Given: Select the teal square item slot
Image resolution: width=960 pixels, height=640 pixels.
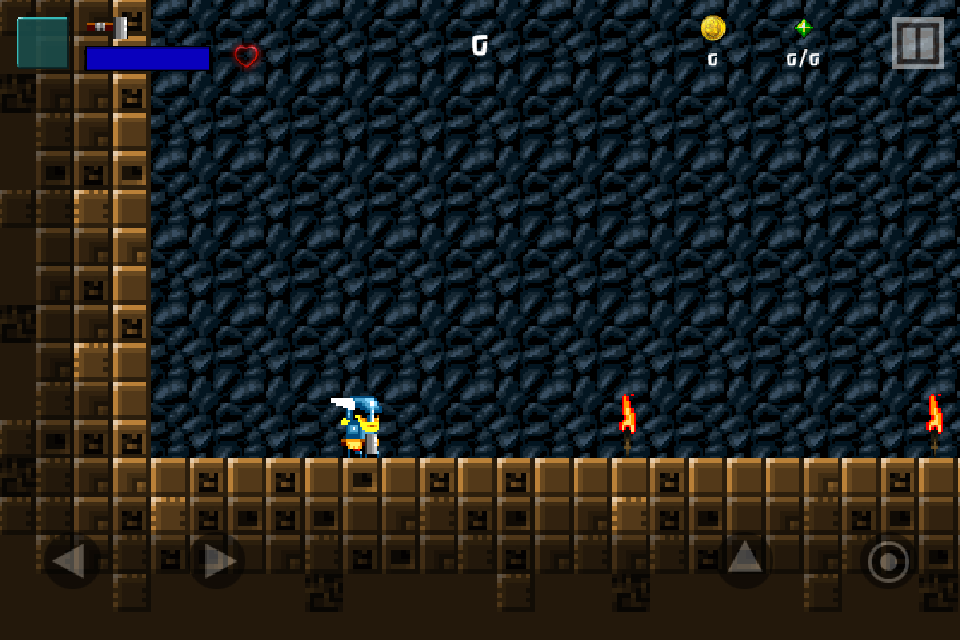Looking at the screenshot, I should pos(42,43).
